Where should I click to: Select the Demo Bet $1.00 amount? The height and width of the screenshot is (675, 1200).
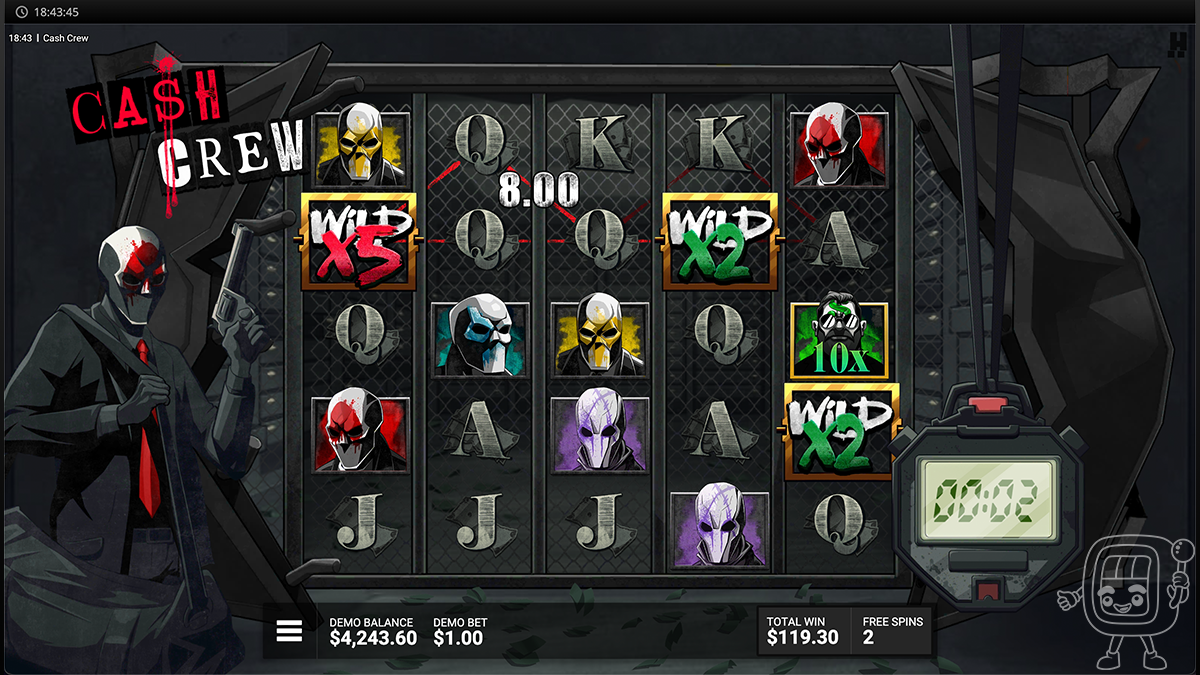tap(460, 638)
